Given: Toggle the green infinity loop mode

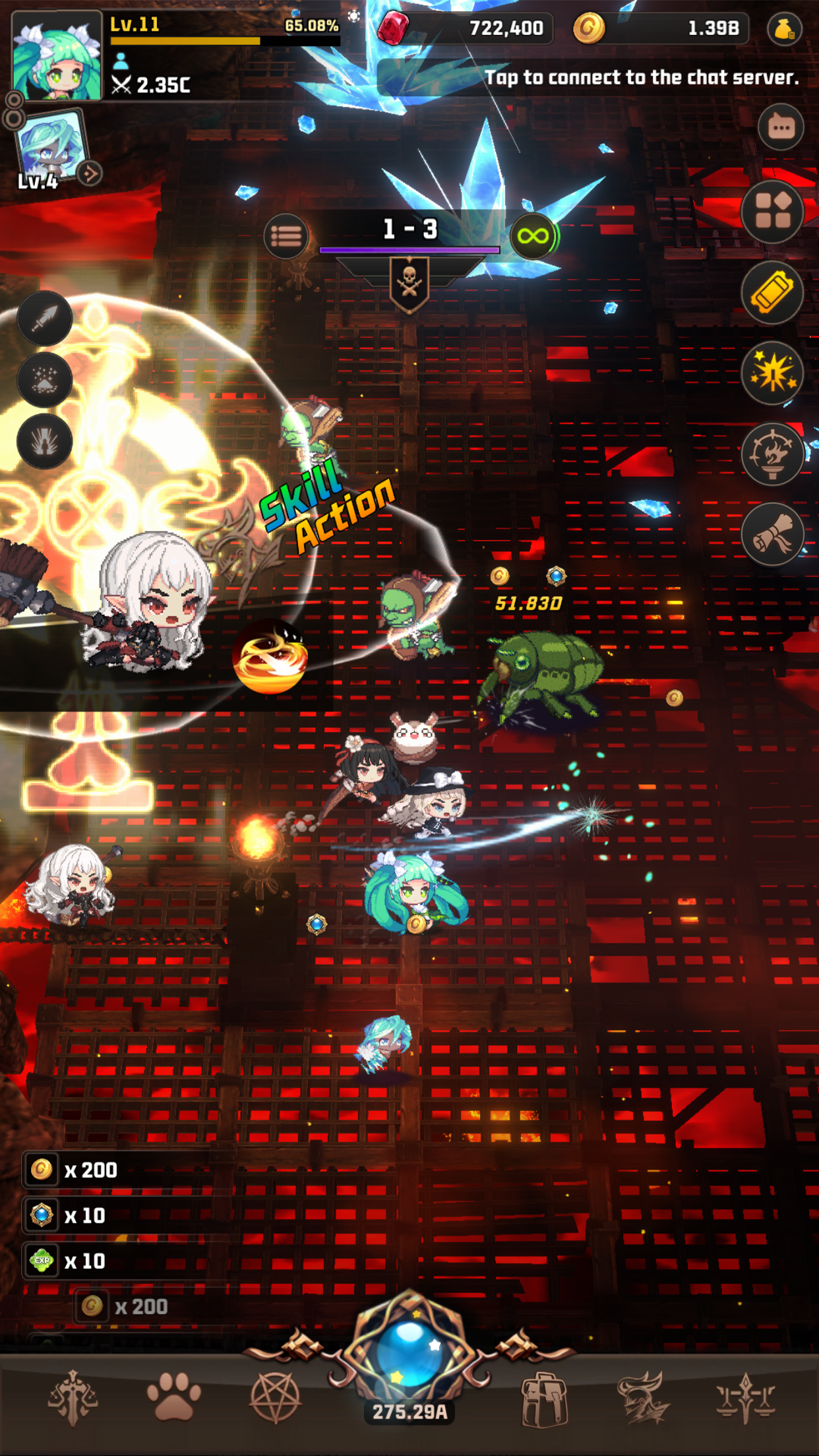Looking at the screenshot, I should pyautogui.click(x=533, y=235).
